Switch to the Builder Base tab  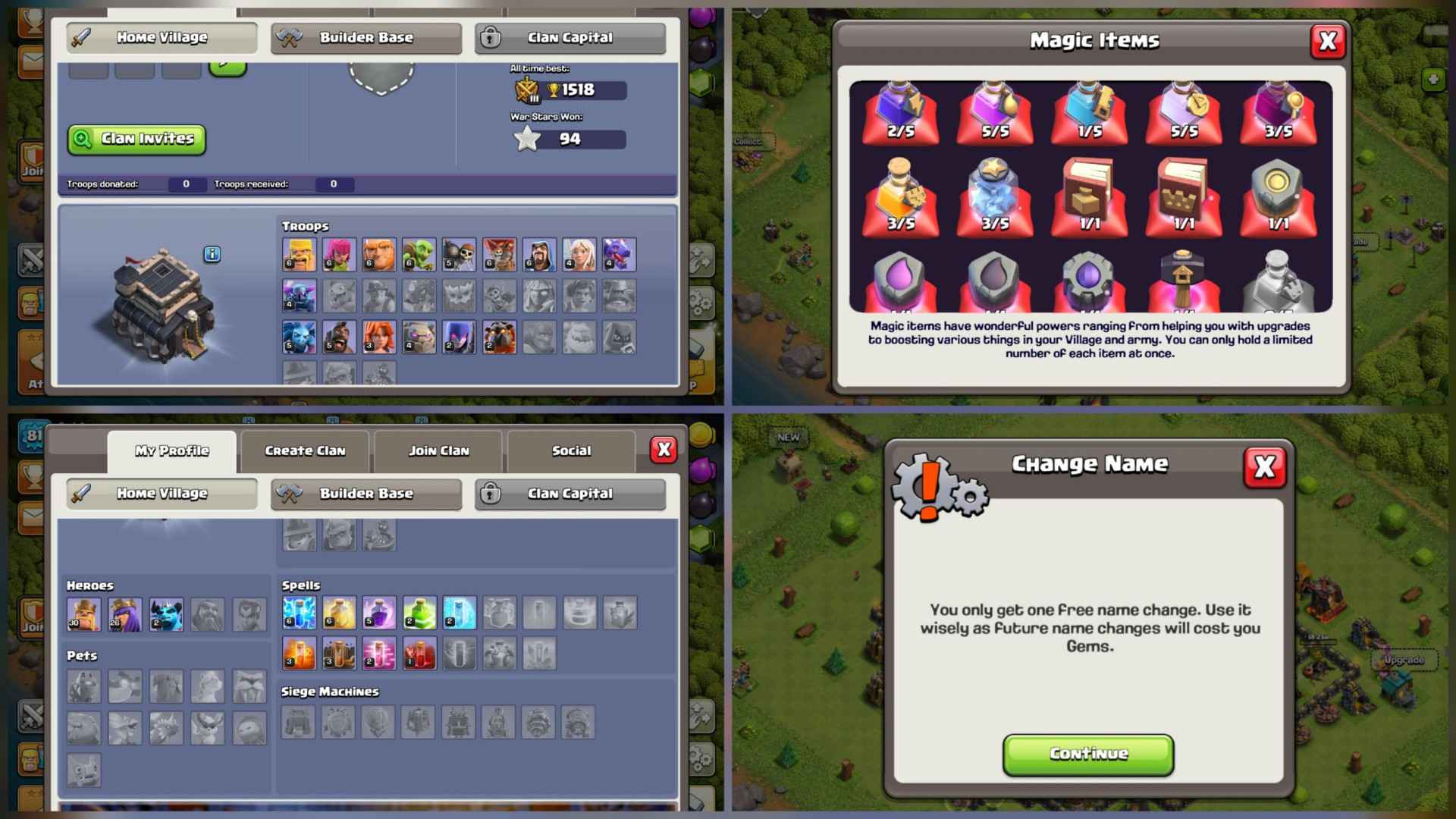click(366, 38)
